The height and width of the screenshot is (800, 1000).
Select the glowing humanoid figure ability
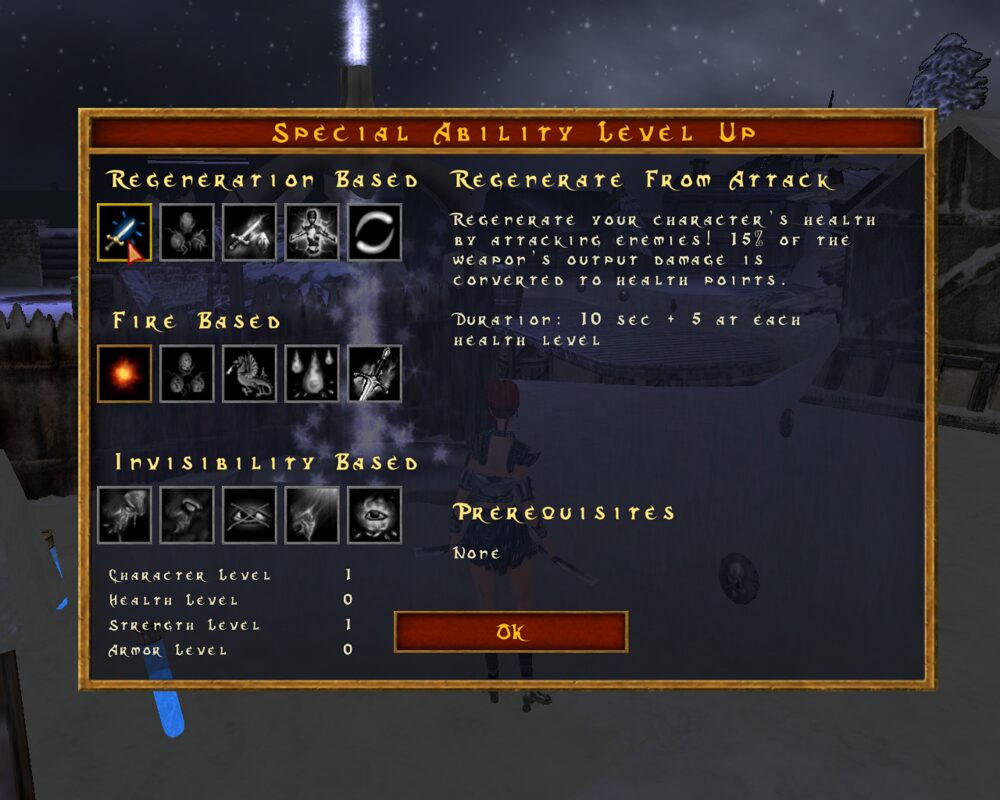(x=312, y=232)
